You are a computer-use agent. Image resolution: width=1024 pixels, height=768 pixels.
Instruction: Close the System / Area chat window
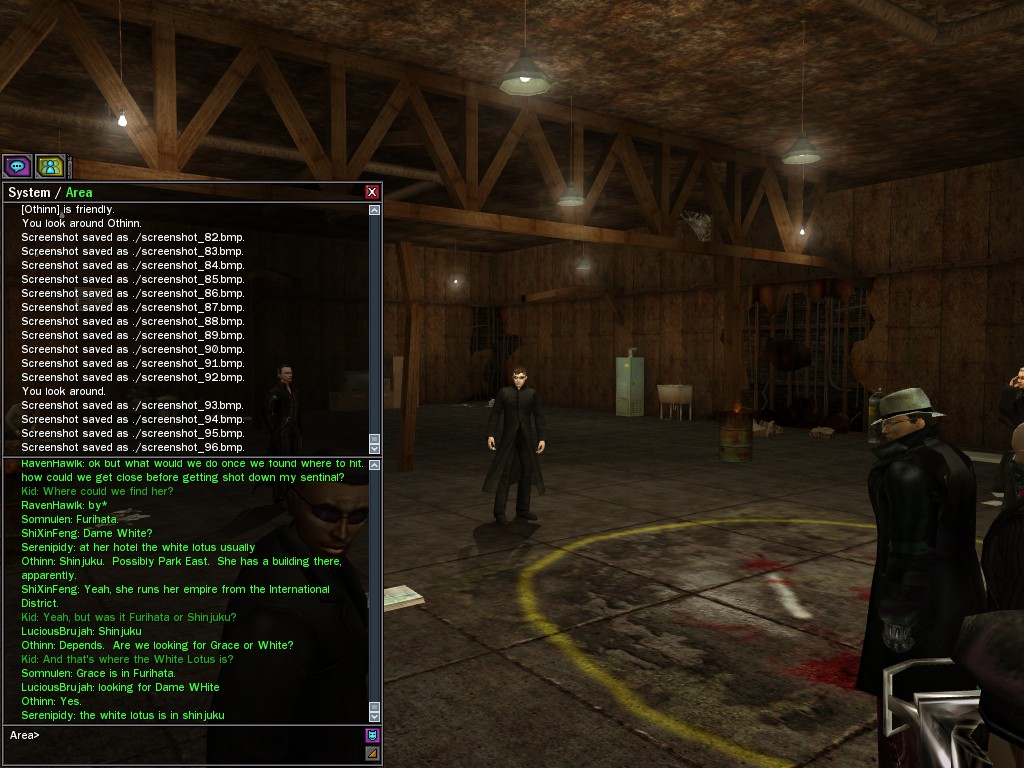click(x=372, y=192)
